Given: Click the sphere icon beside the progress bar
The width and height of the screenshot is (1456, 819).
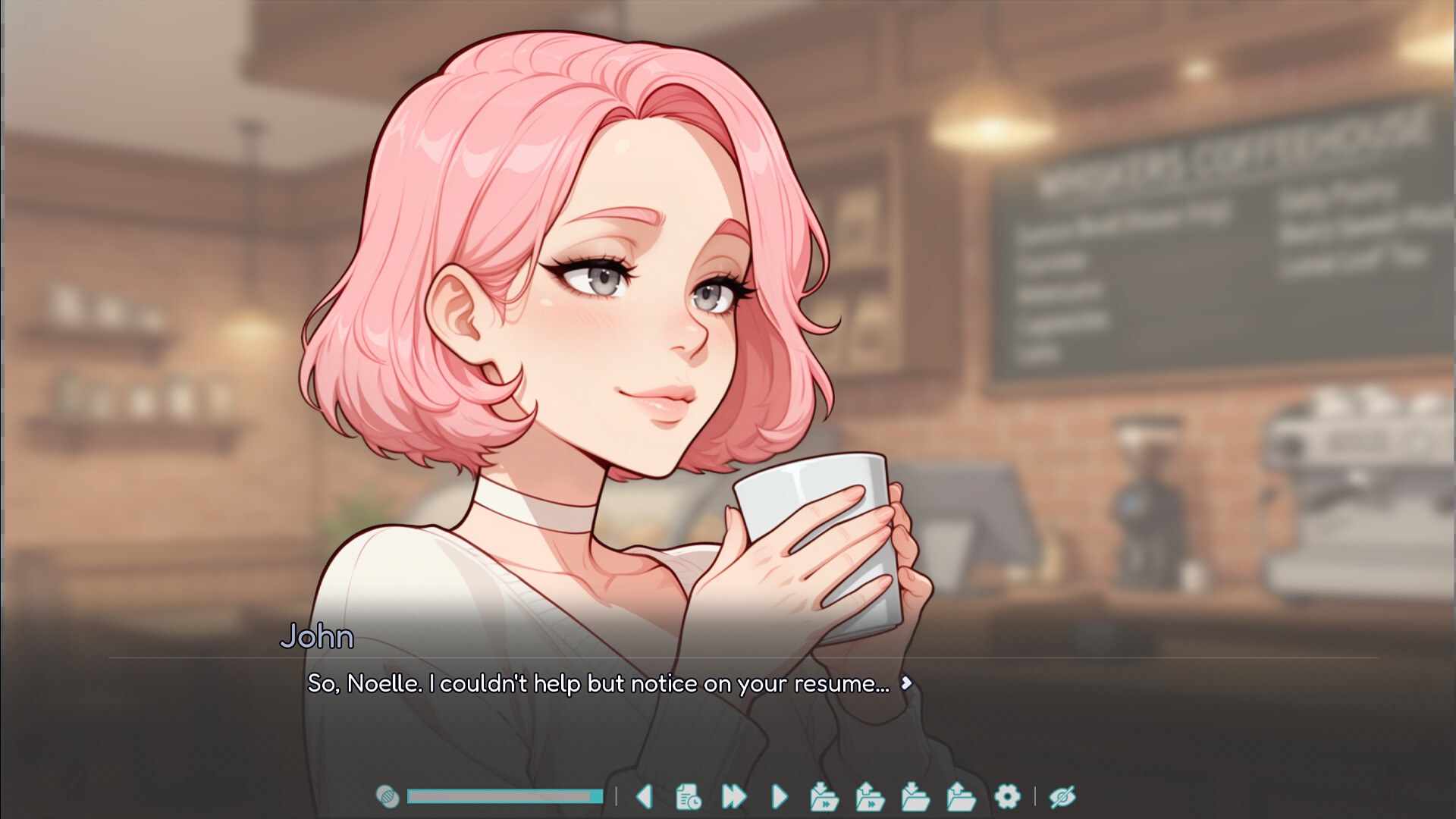Looking at the screenshot, I should click(388, 796).
